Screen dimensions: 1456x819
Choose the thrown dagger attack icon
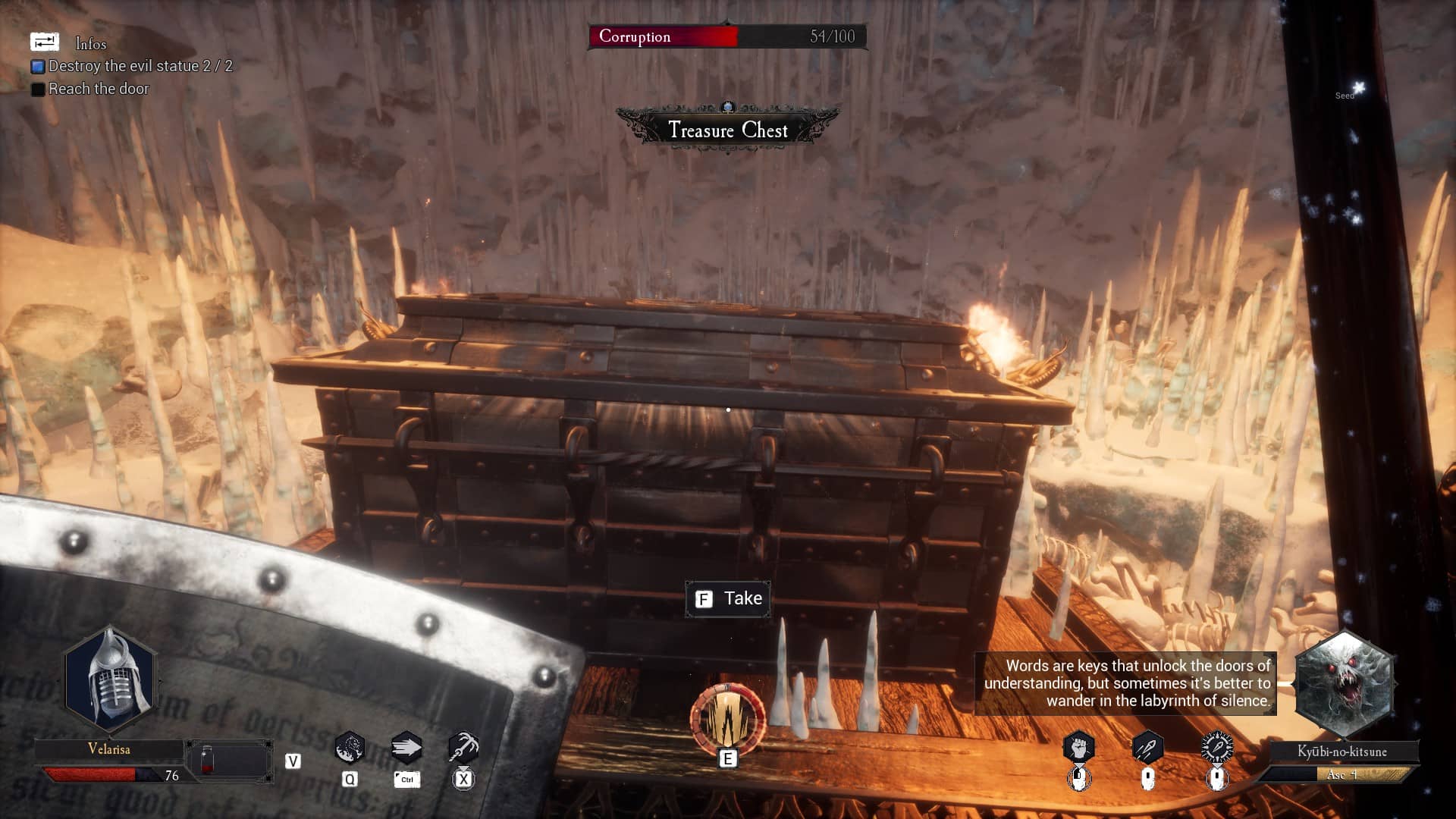(1147, 748)
